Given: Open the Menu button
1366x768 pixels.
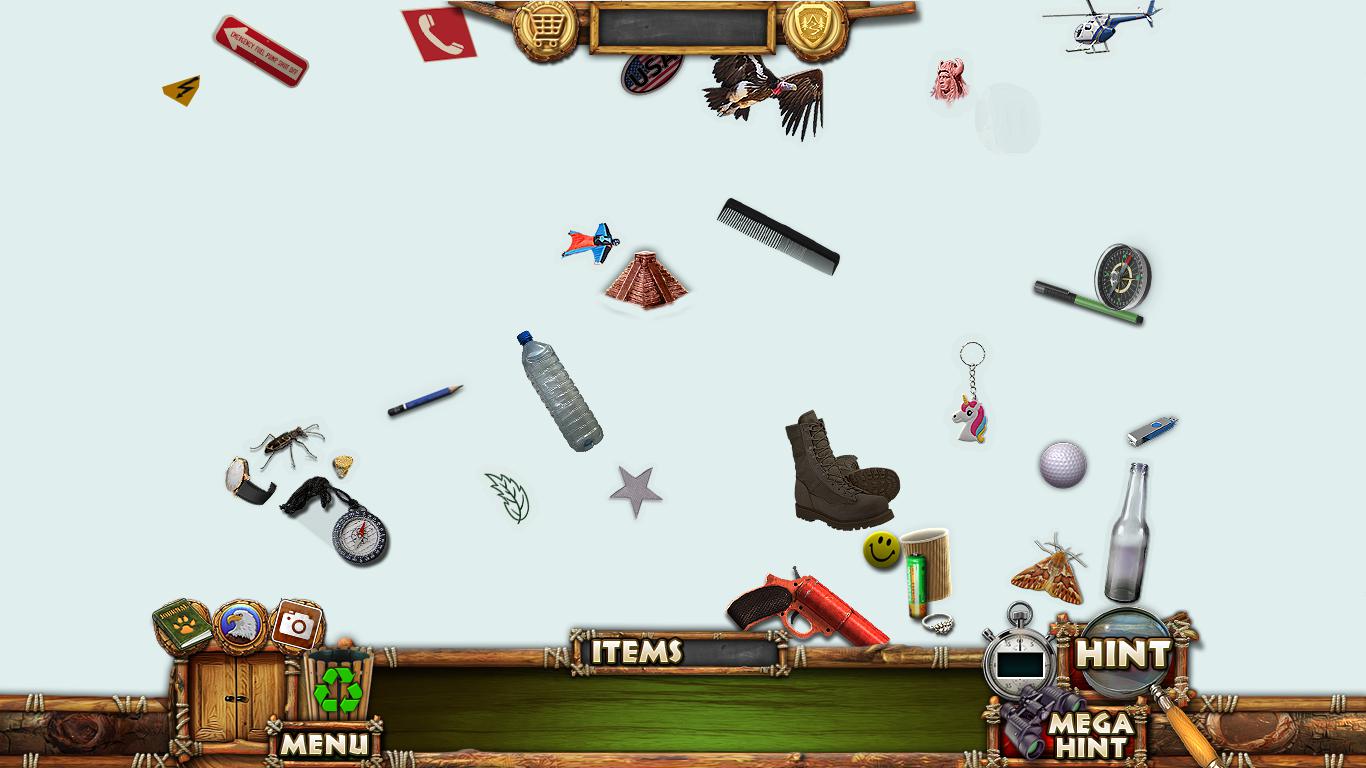Looking at the screenshot, I should click(323, 743).
